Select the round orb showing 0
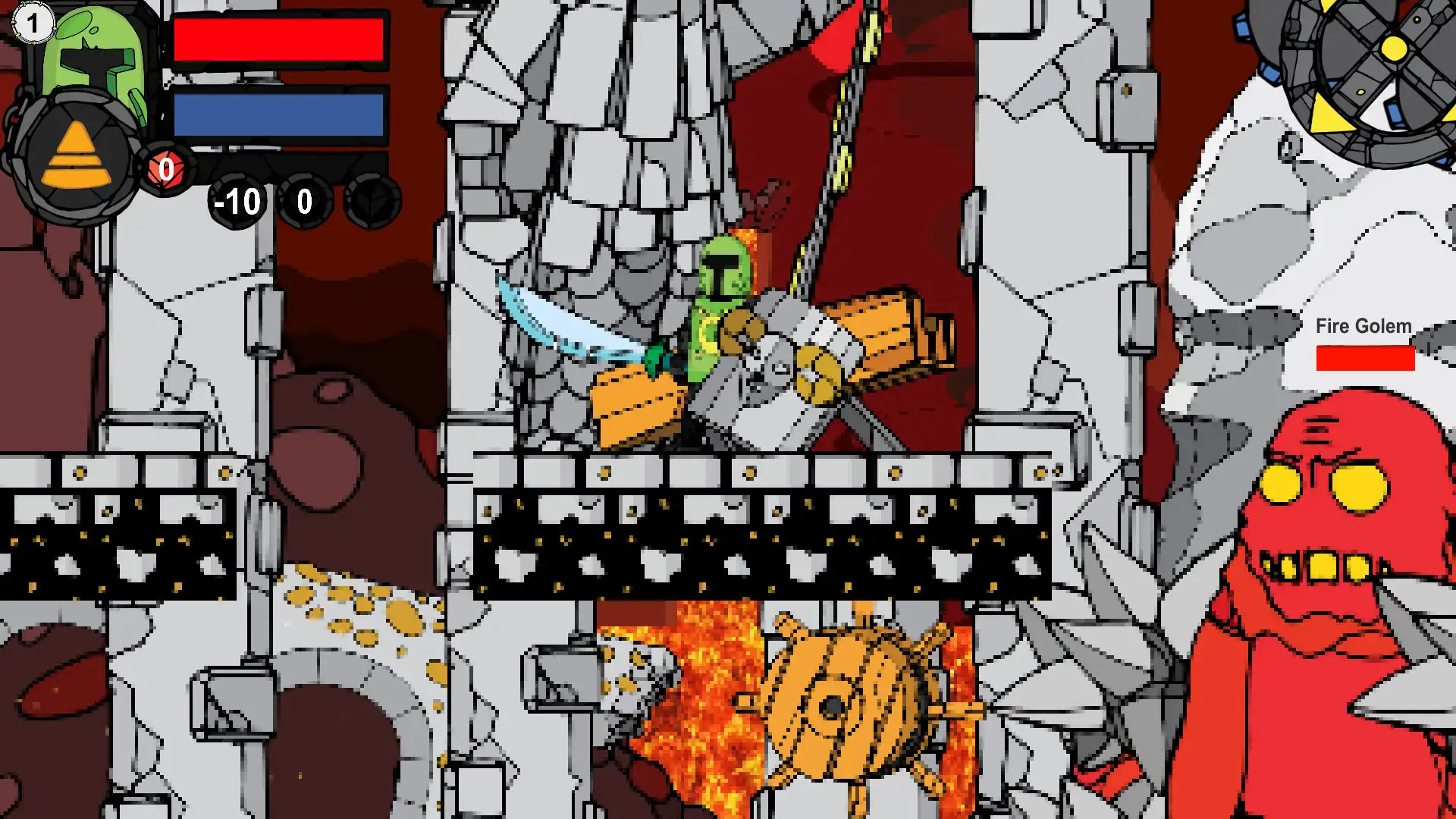This screenshot has width=1456, height=819. (303, 202)
